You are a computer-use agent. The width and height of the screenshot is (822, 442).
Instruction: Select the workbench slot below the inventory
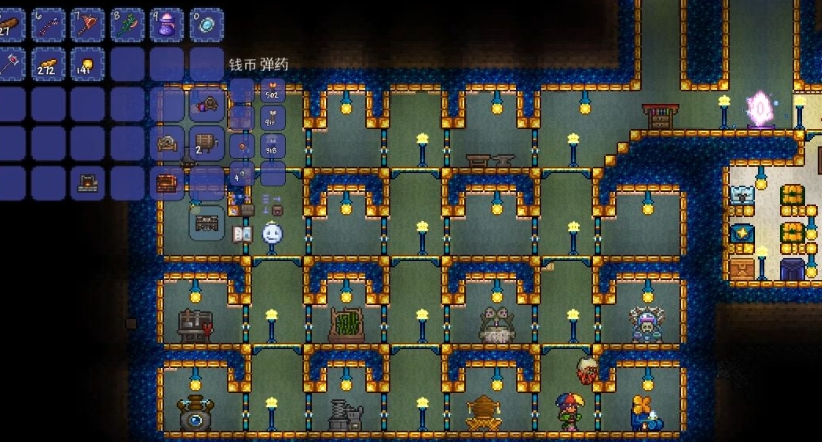[207, 222]
